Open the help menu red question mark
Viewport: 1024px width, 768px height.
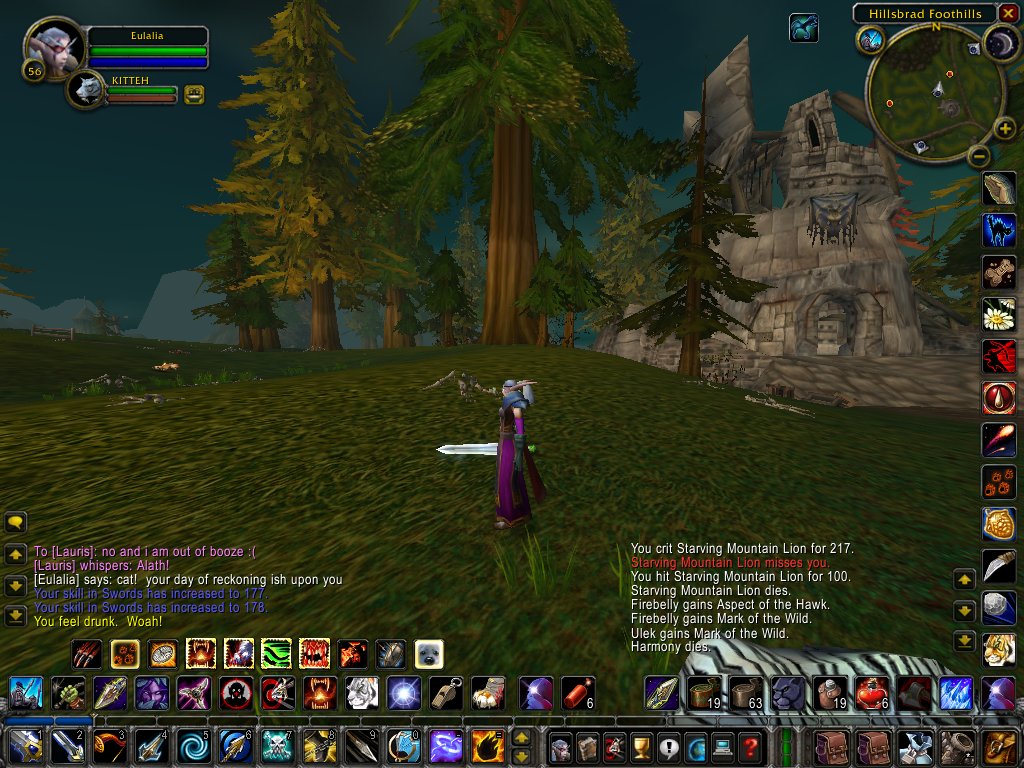click(750, 746)
